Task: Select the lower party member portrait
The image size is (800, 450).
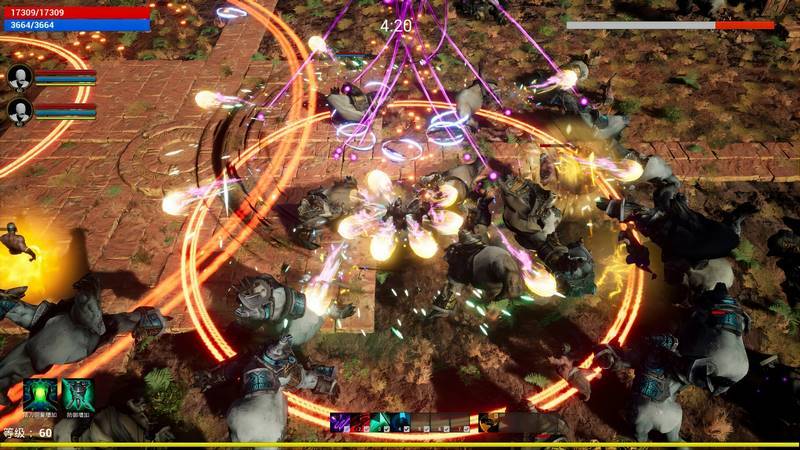Action: pos(20,110)
